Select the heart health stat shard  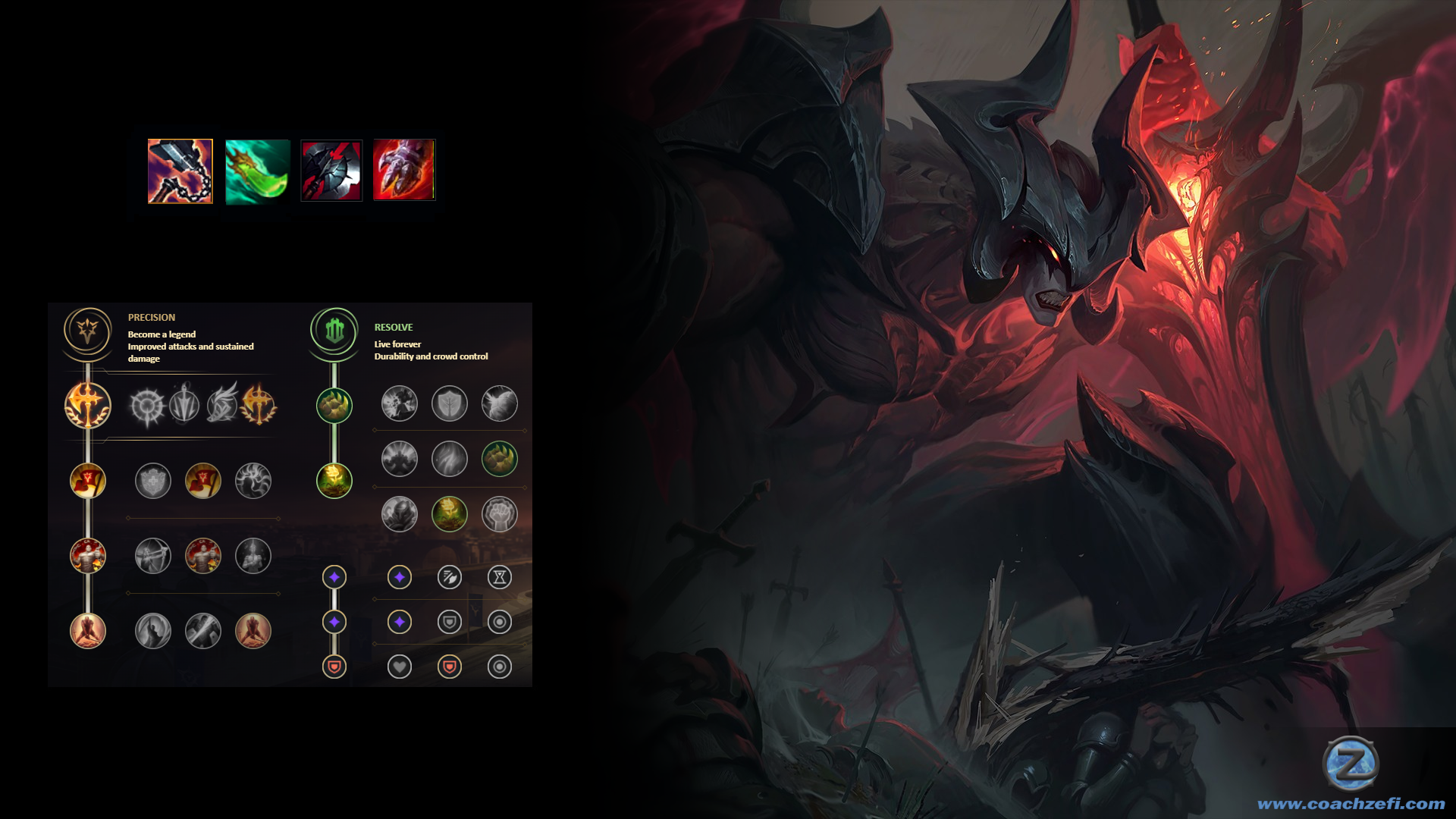coord(399,667)
